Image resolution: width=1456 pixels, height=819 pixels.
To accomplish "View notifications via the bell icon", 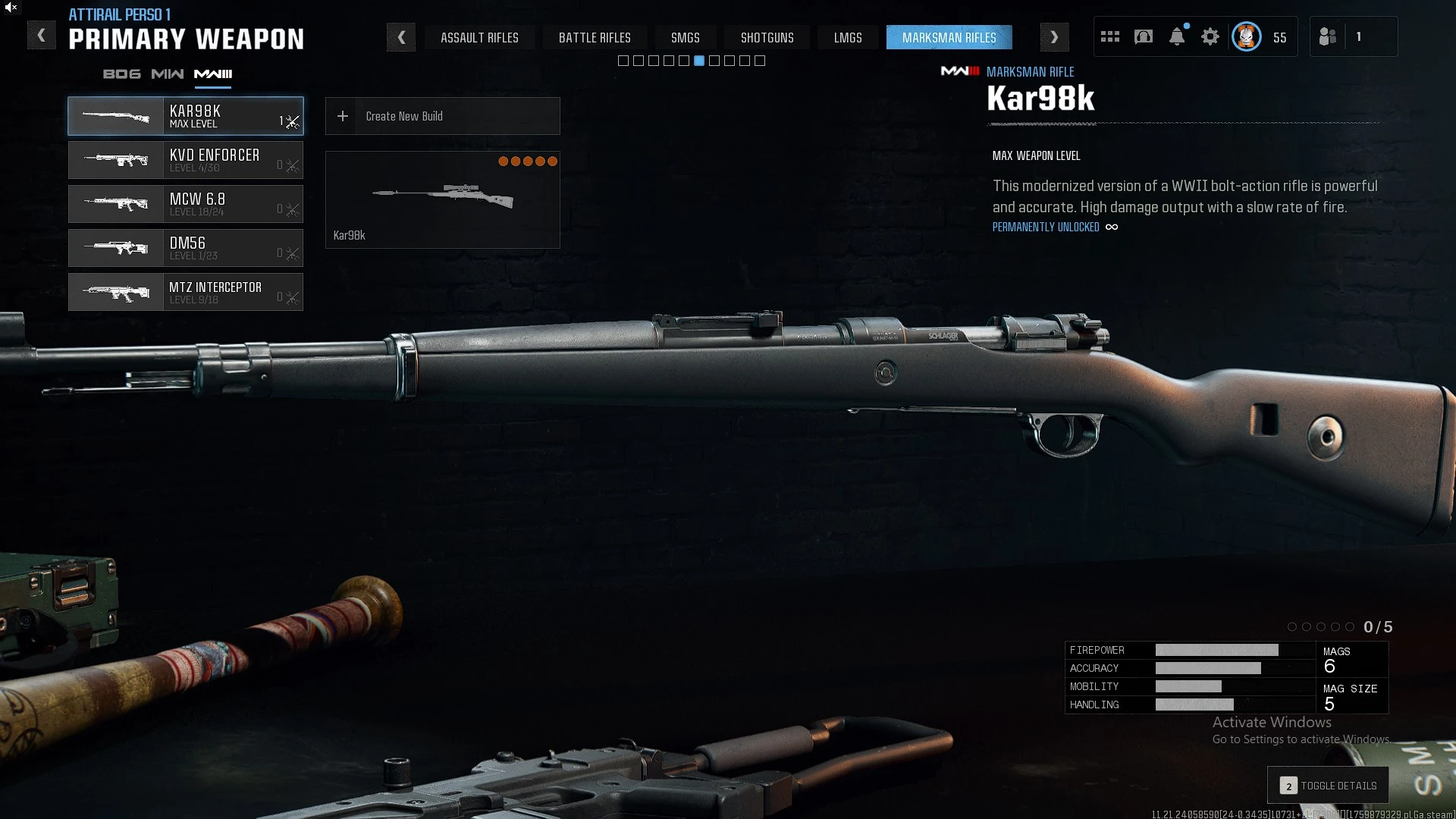I will click(x=1177, y=36).
